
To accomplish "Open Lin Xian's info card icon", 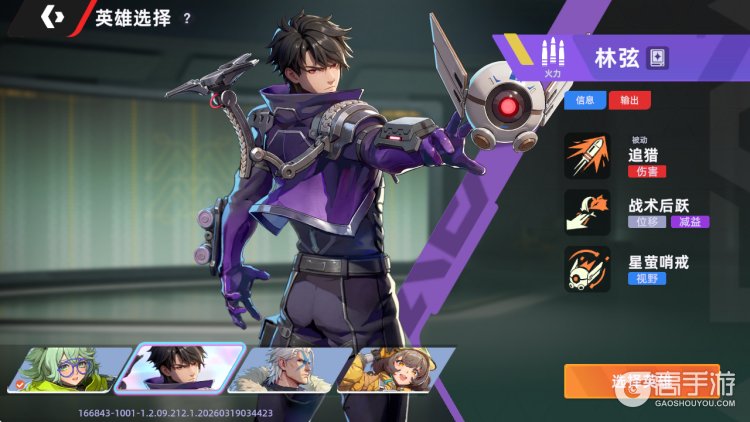I will click(656, 57).
